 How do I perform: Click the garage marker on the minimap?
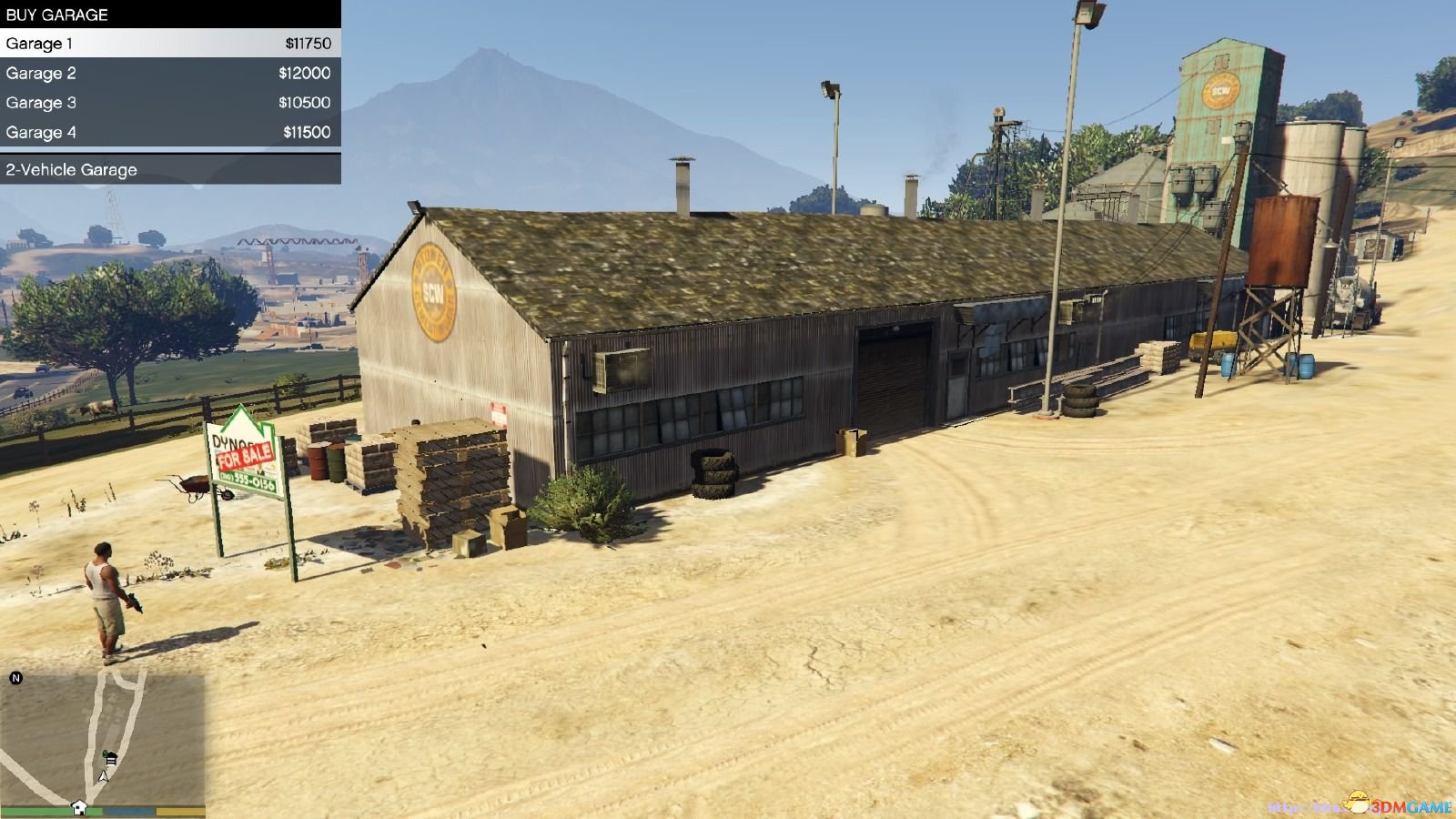click(110, 757)
